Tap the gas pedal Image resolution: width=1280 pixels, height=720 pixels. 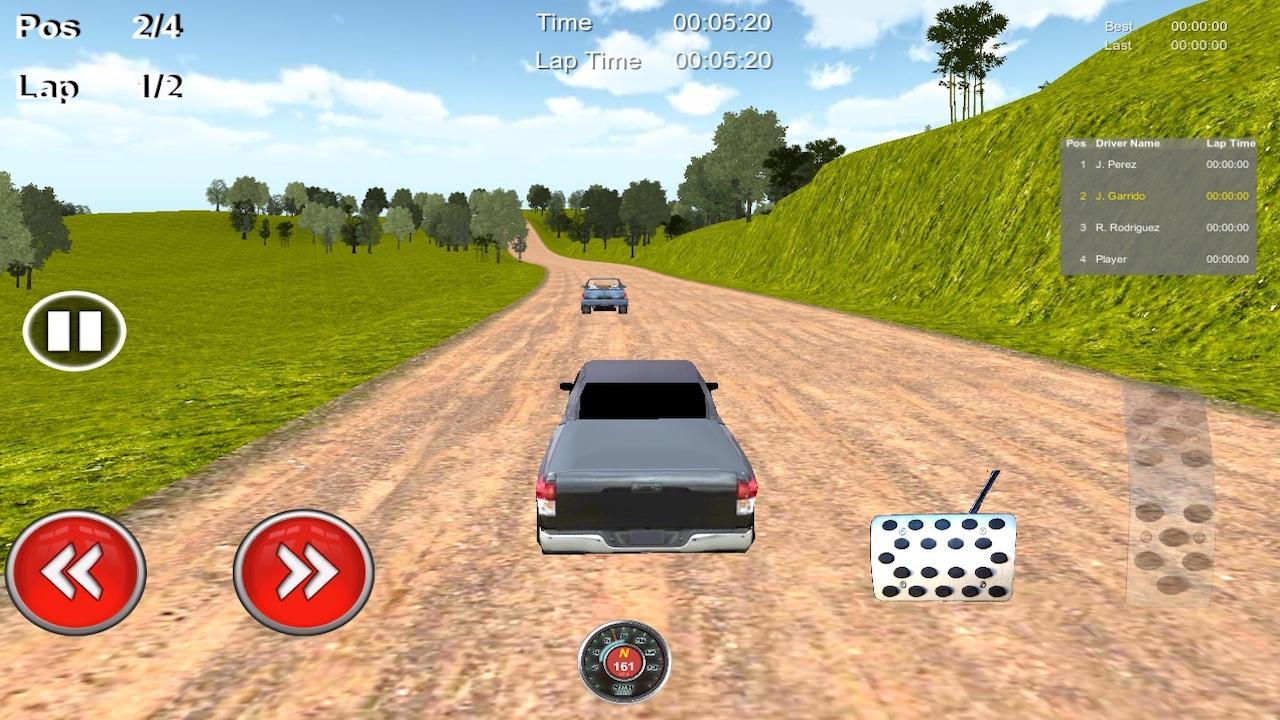(940, 562)
